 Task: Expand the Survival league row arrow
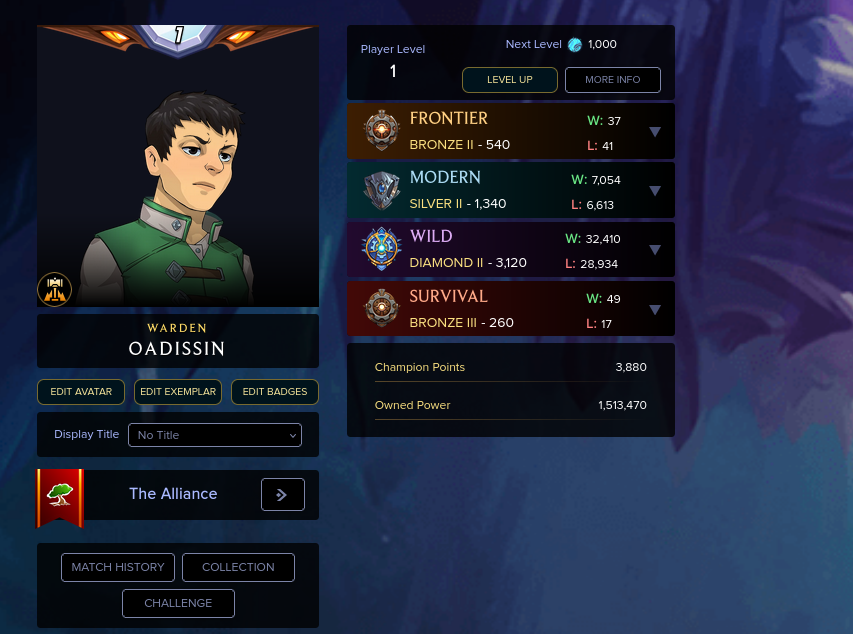point(655,309)
